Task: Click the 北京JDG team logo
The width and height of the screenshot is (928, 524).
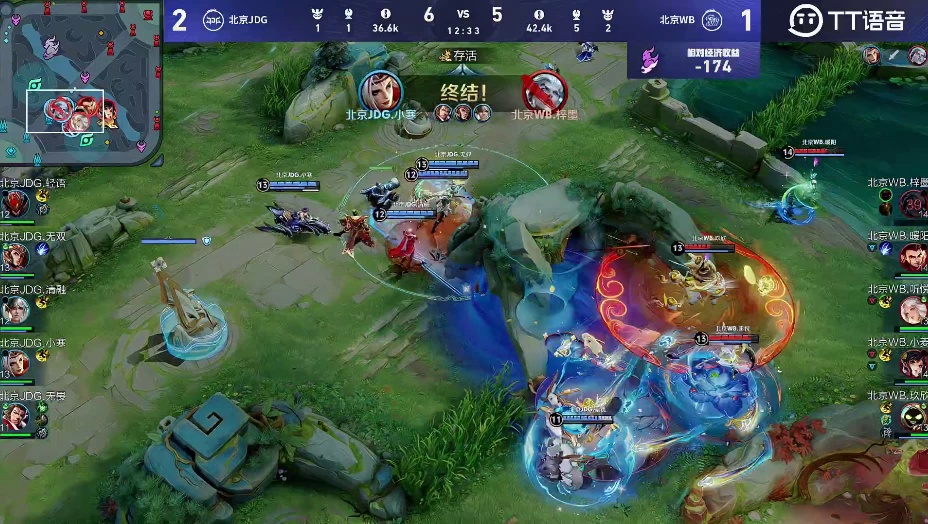Action: (x=213, y=20)
